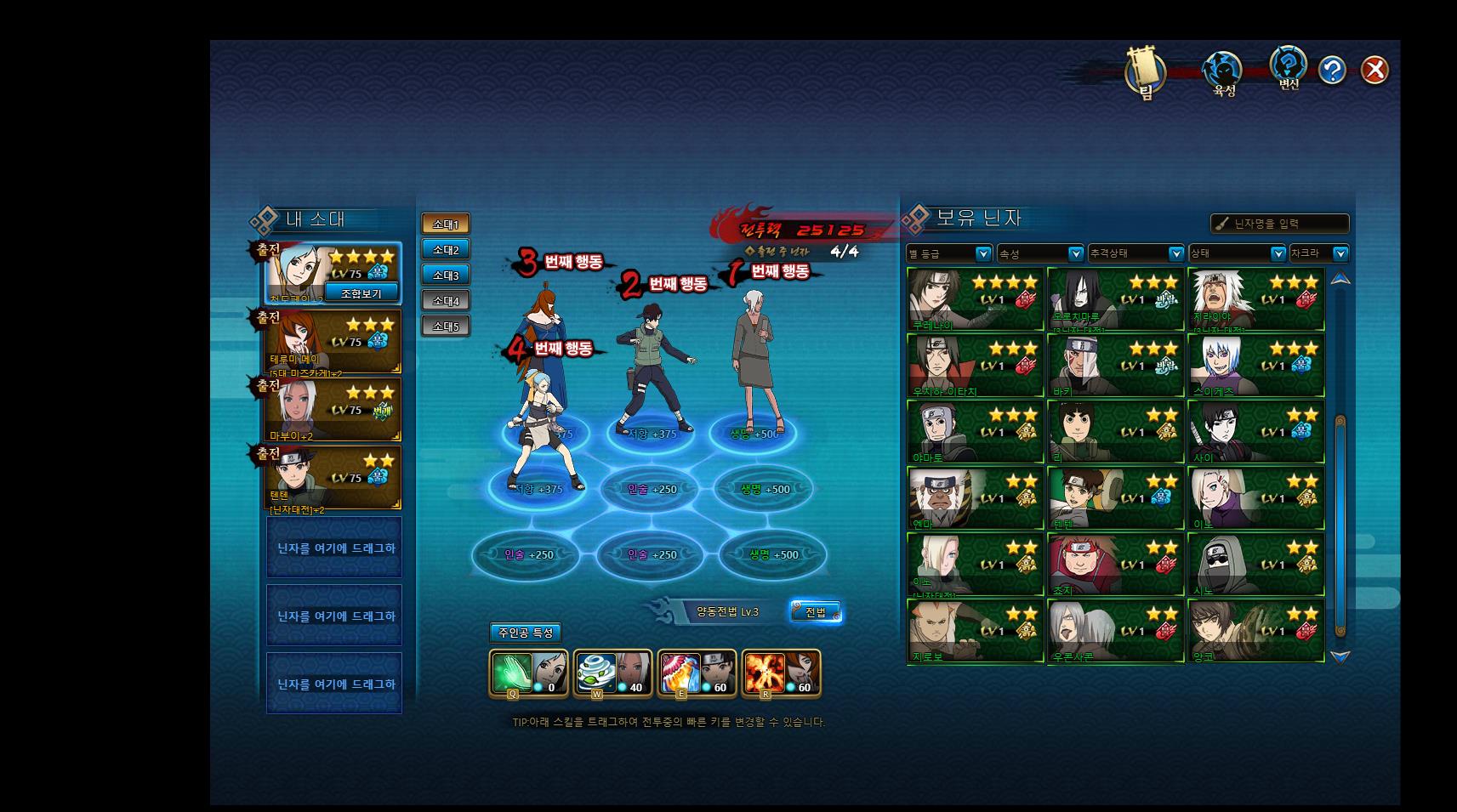
Task: Select the 테루미 메이 squad card
Action: (x=333, y=342)
